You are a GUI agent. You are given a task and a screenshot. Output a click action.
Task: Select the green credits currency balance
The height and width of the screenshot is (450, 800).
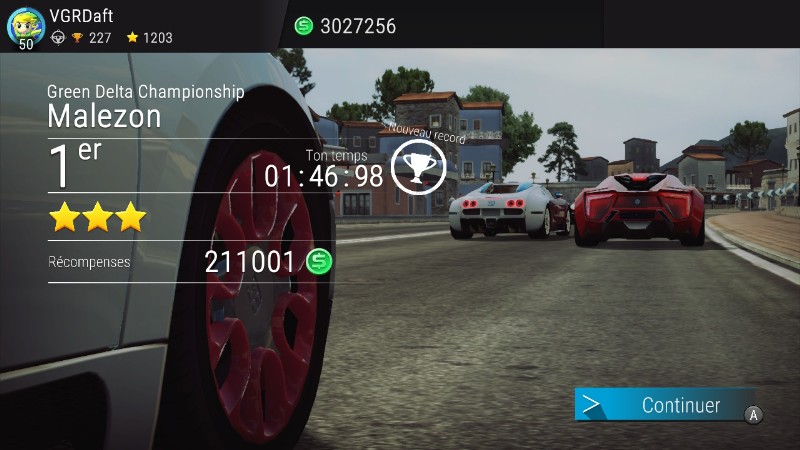point(345,26)
